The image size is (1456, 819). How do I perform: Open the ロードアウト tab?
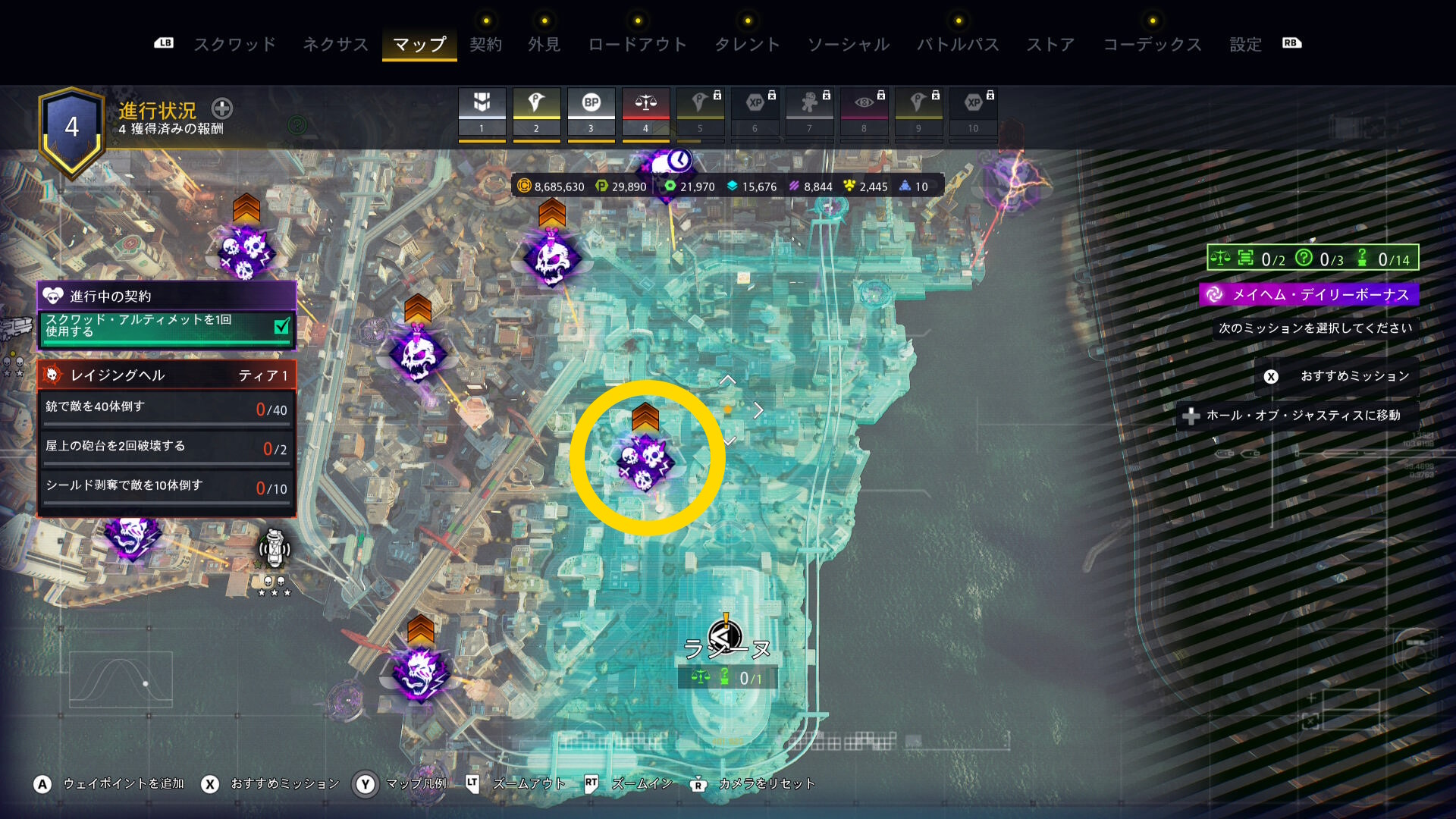(637, 44)
